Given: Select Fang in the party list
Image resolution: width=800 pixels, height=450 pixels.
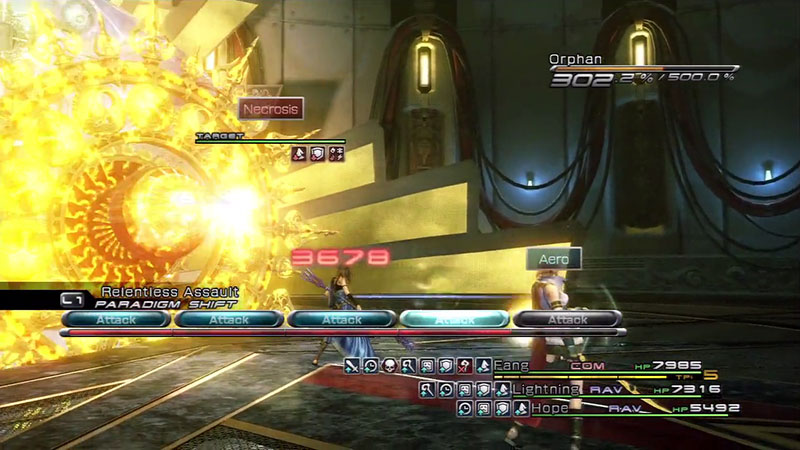Looking at the screenshot, I should click(513, 366).
